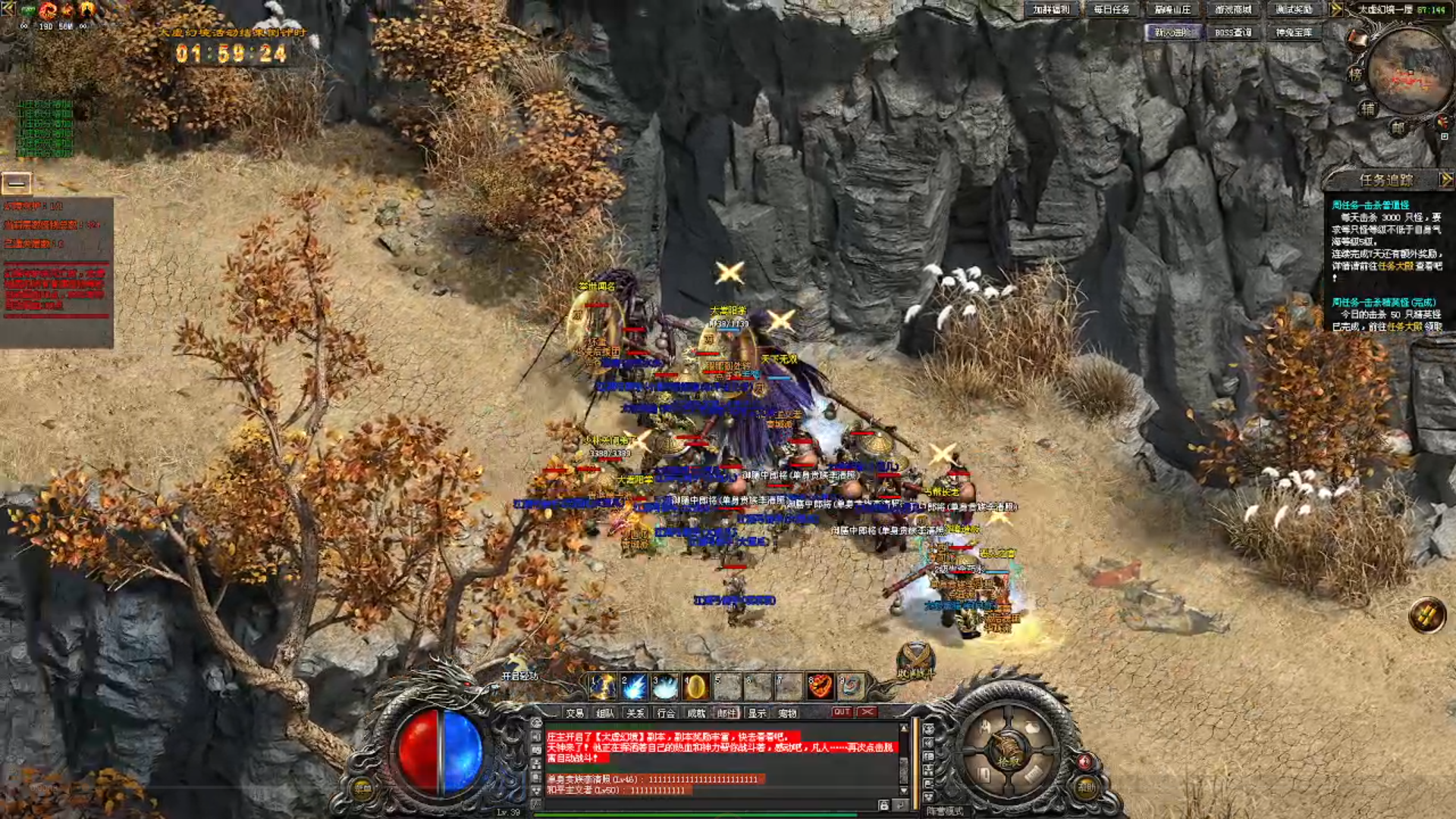The image size is (1456, 819).
Task: Activate the lightning skill in hotbar slot 1
Action: (604, 686)
